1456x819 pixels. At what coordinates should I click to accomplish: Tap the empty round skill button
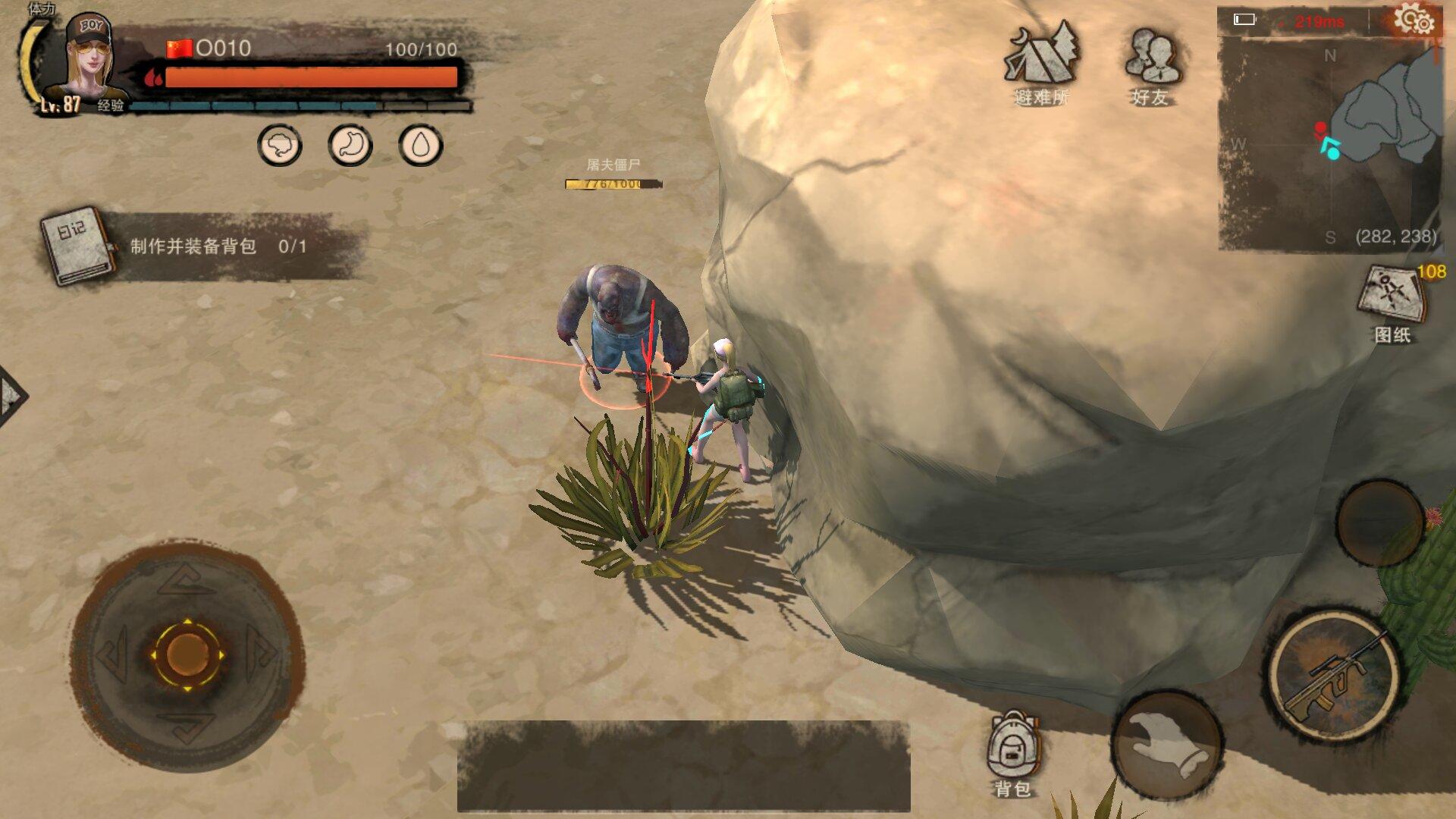(x=1379, y=522)
